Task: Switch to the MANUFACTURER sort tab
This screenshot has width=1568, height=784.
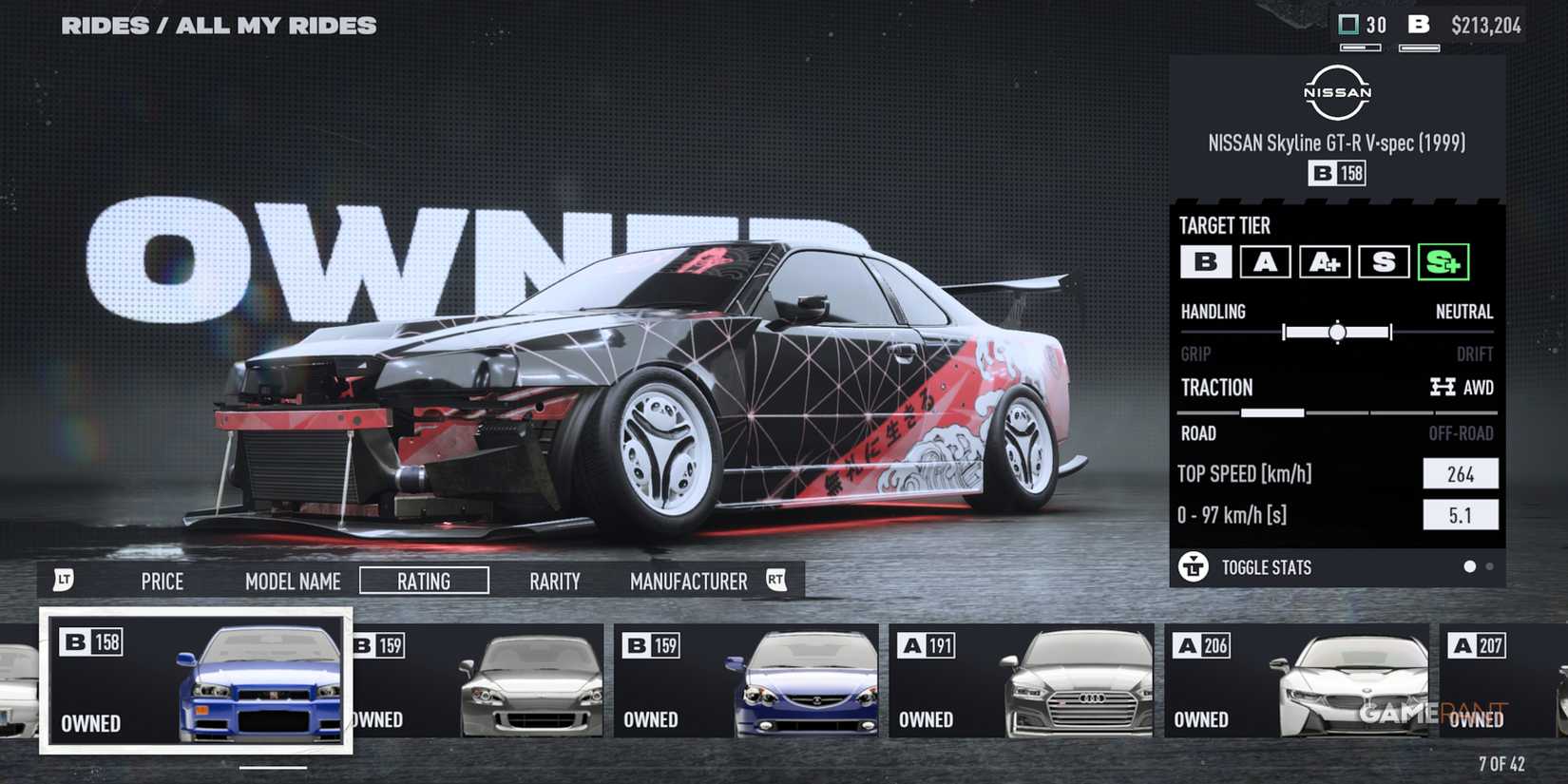Action: [687, 581]
